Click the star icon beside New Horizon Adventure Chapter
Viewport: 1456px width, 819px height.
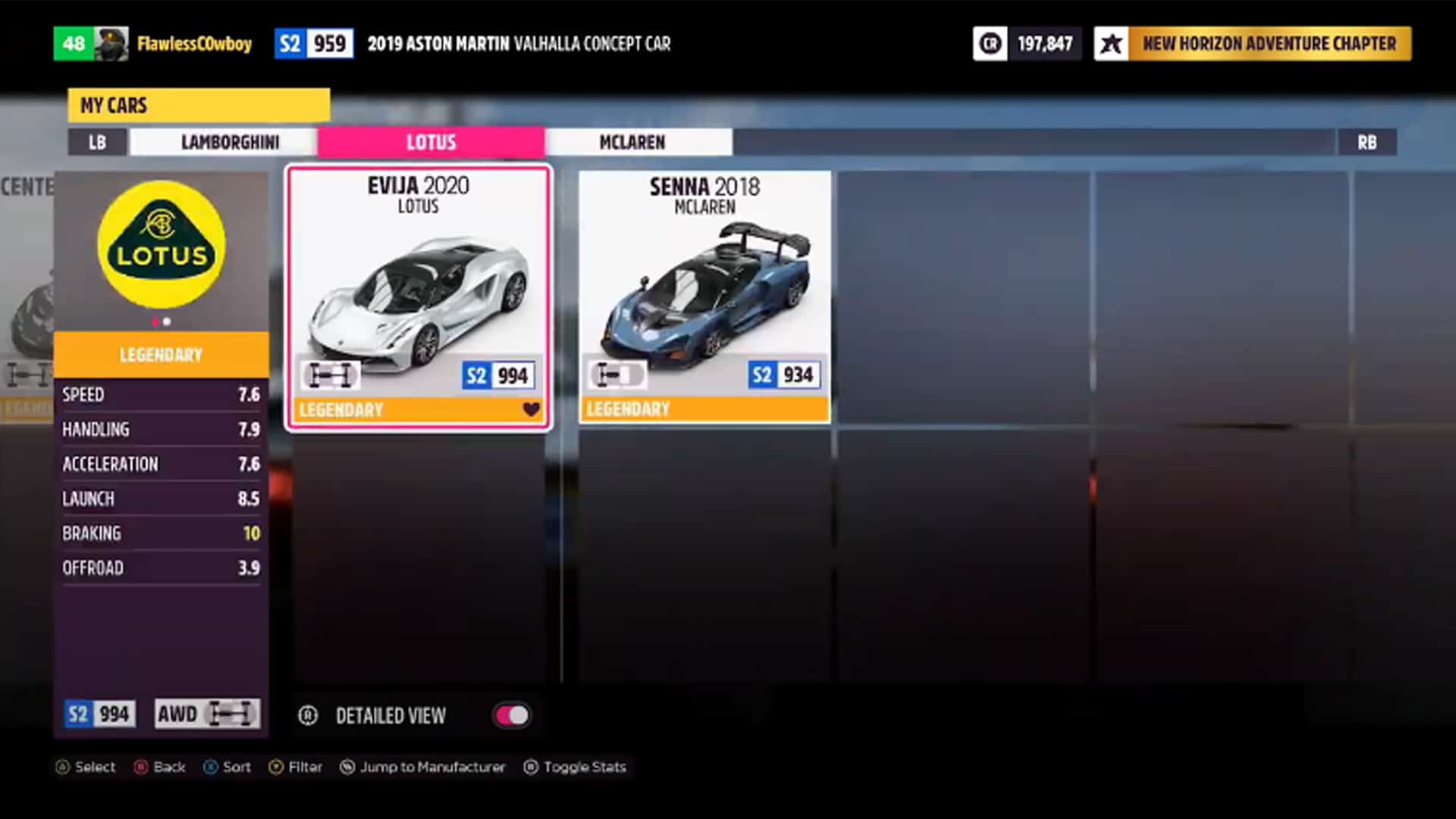tap(1110, 43)
